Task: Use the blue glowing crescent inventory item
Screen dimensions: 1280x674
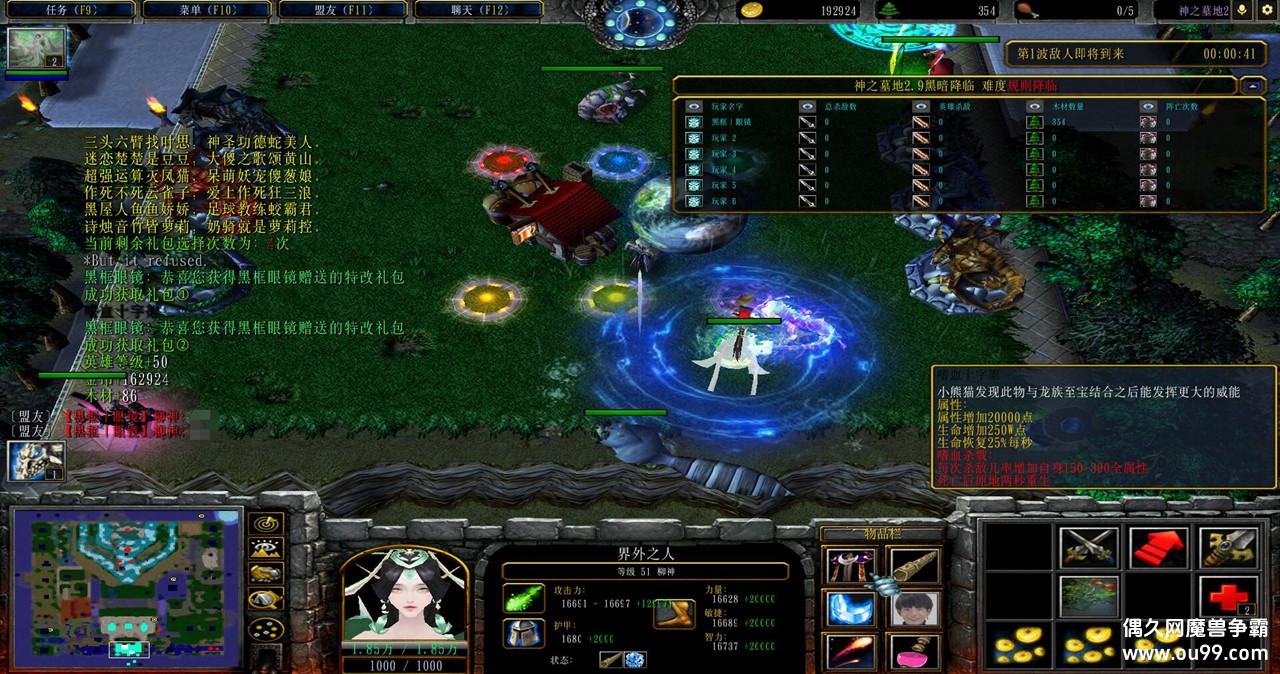Action: point(851,608)
